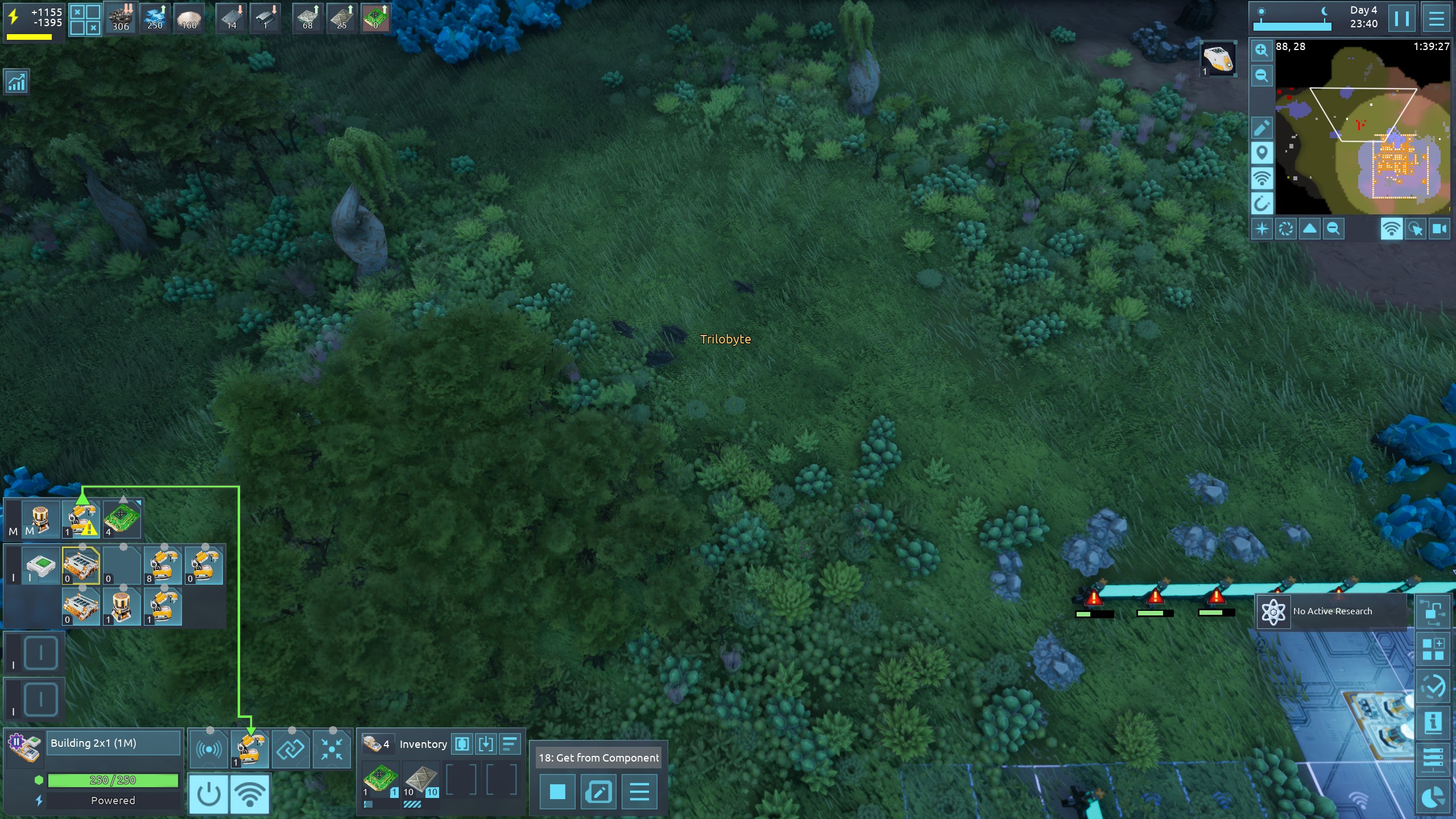Click the white unit portrait beside minimap
This screenshot has height=819, width=1456.
pos(1218,59)
